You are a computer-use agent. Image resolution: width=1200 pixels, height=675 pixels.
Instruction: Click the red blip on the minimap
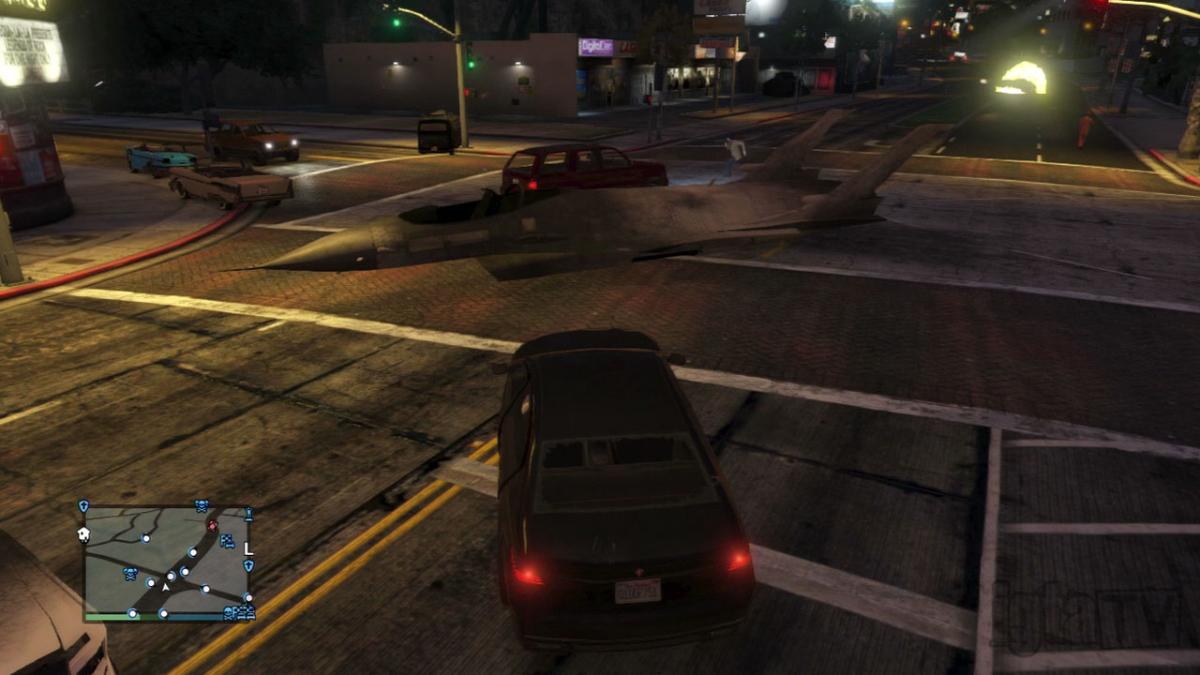click(x=212, y=525)
